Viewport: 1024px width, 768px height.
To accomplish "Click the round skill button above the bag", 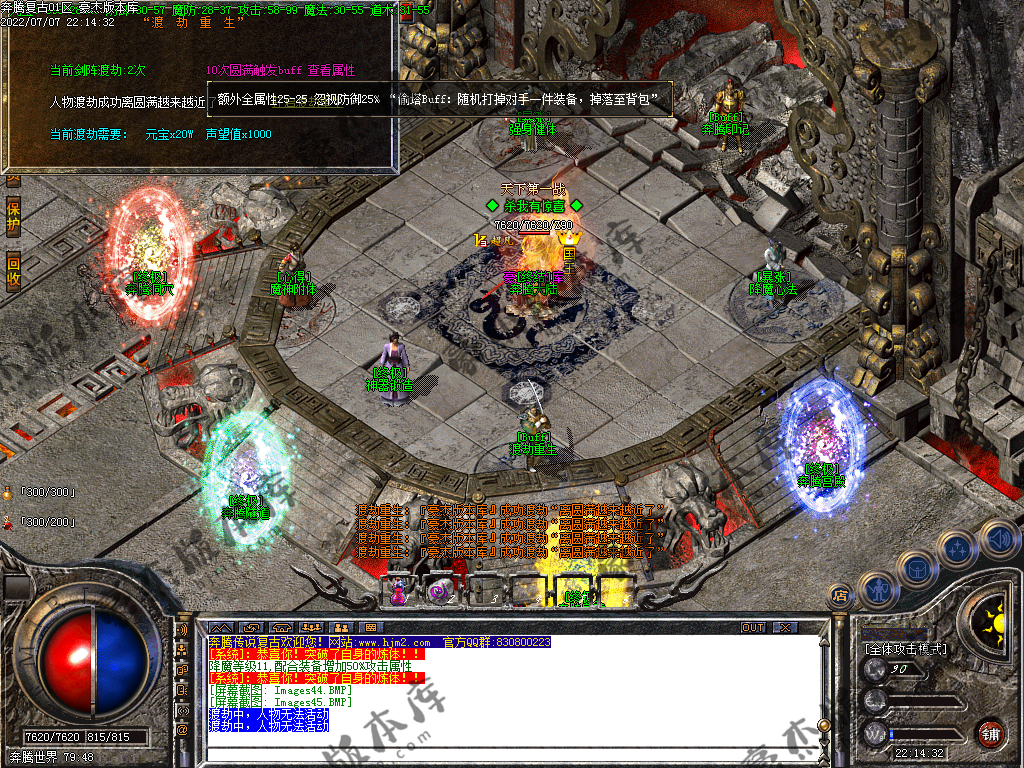I will (958, 548).
